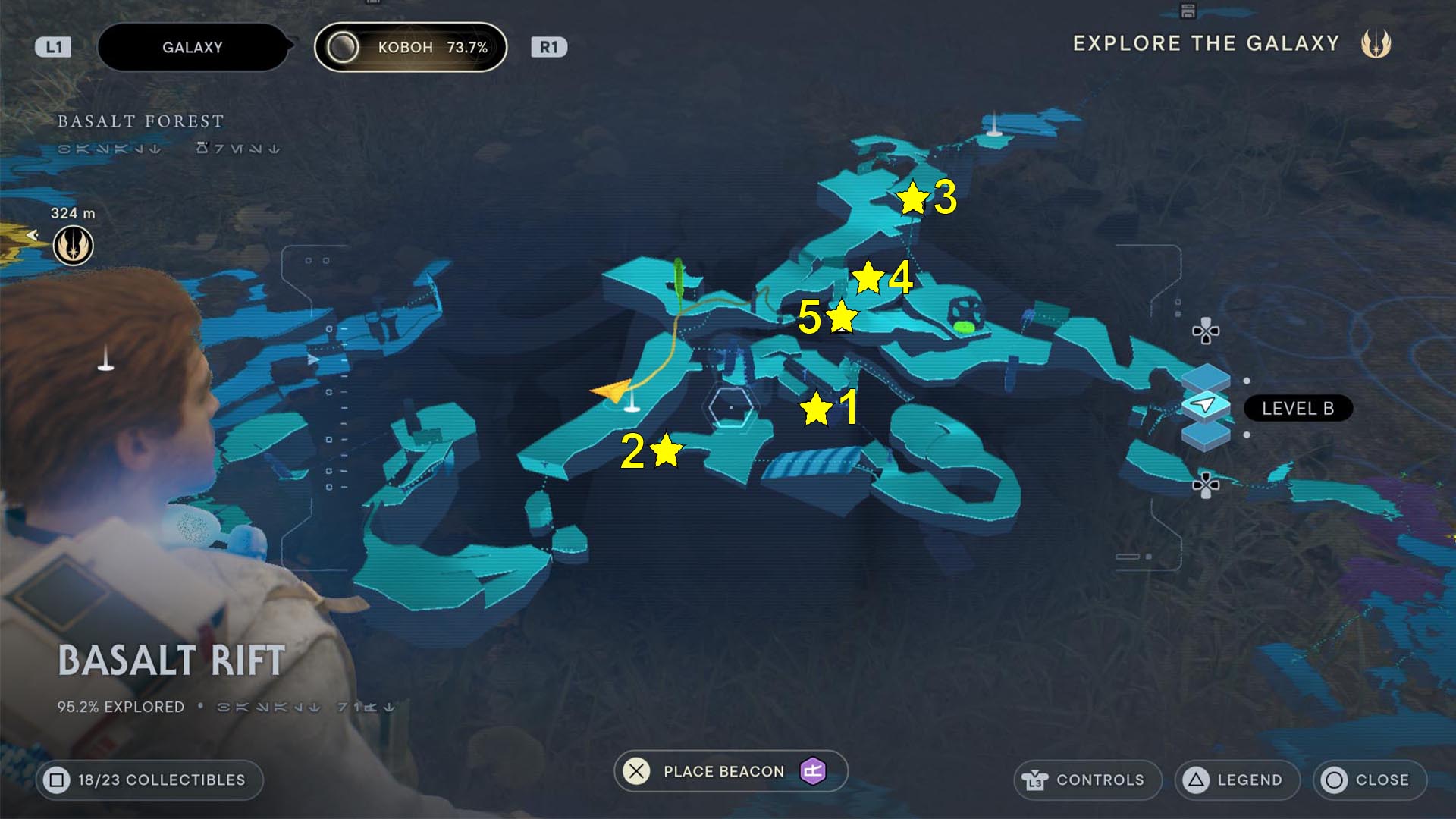Select the Level B floor indicator
The image size is (1456, 819).
(1297, 408)
